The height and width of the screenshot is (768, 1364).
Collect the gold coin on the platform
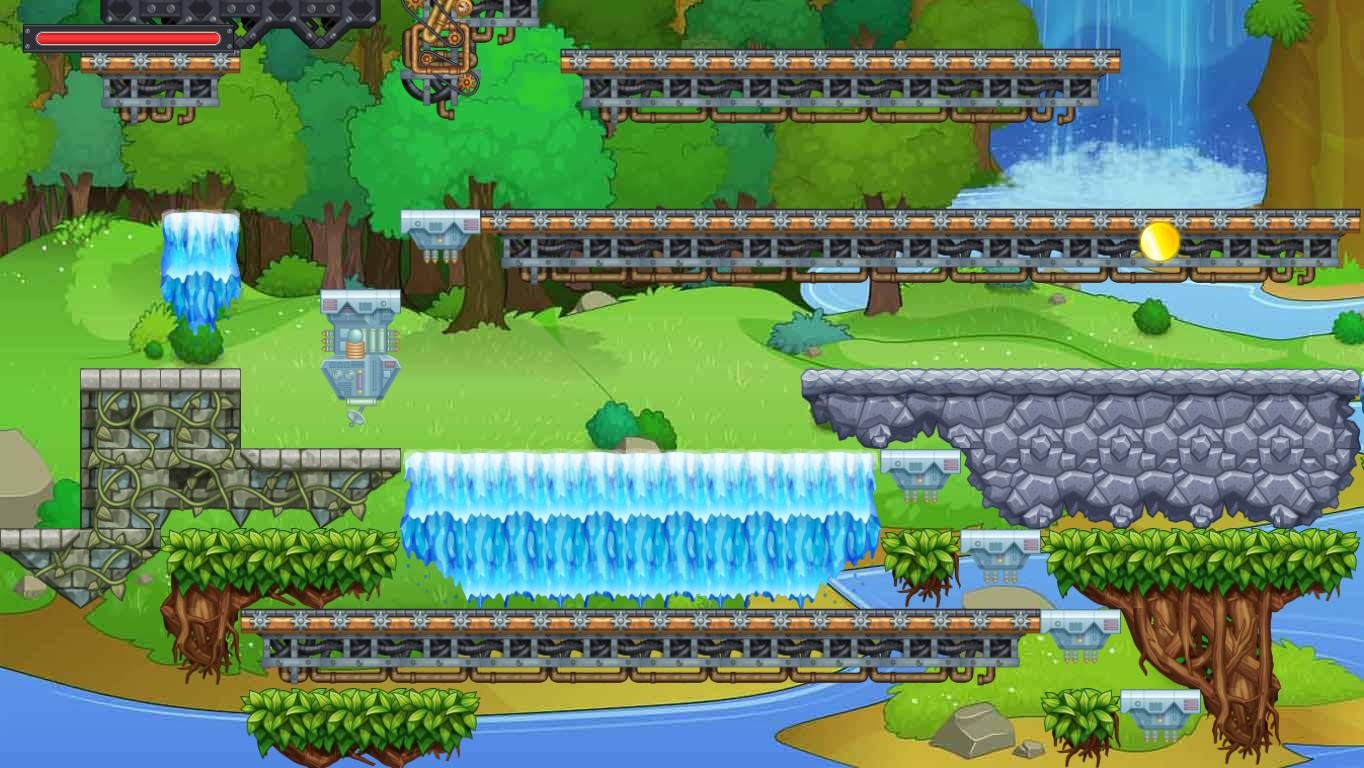[x=1157, y=243]
